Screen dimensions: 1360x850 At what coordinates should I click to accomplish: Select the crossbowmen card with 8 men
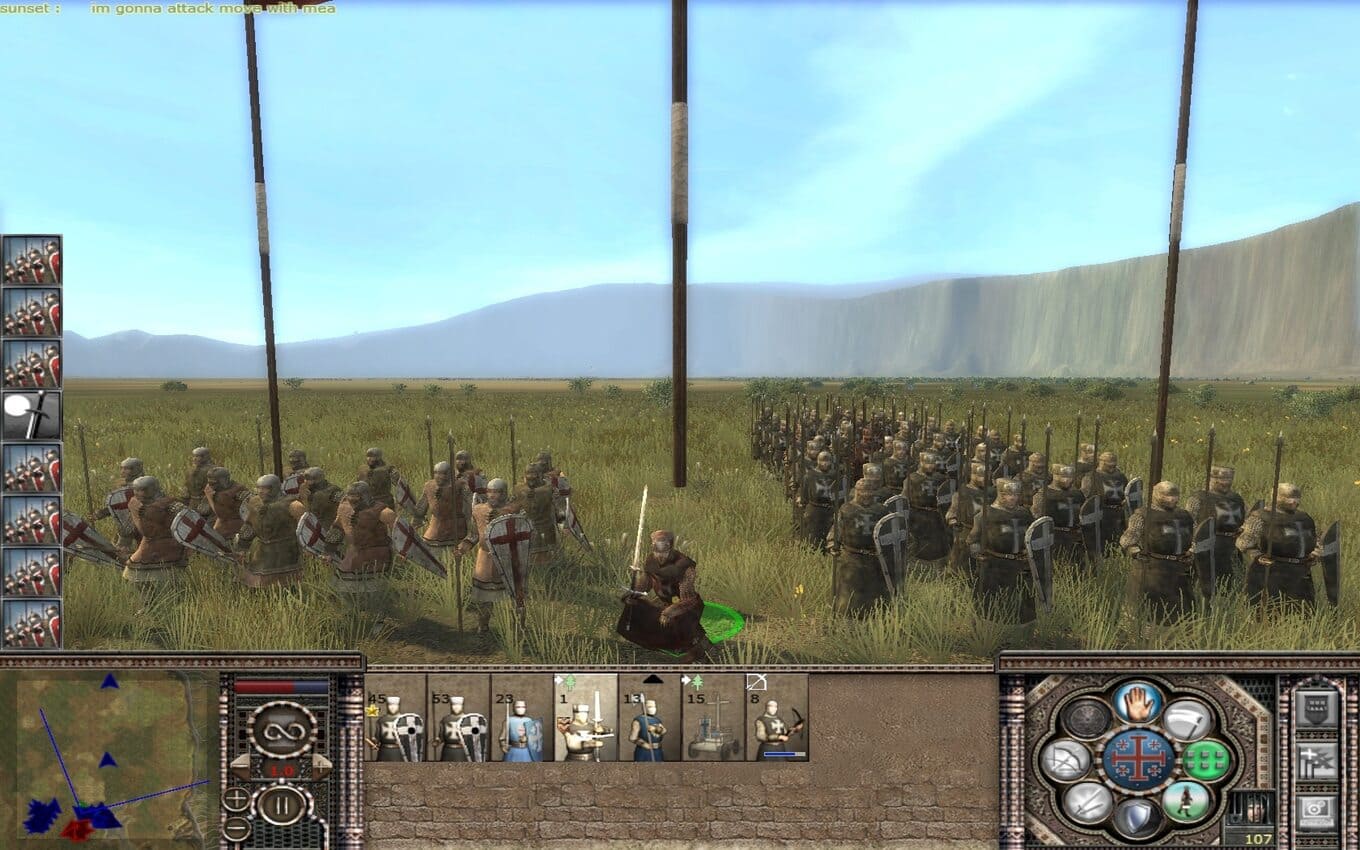tap(777, 718)
